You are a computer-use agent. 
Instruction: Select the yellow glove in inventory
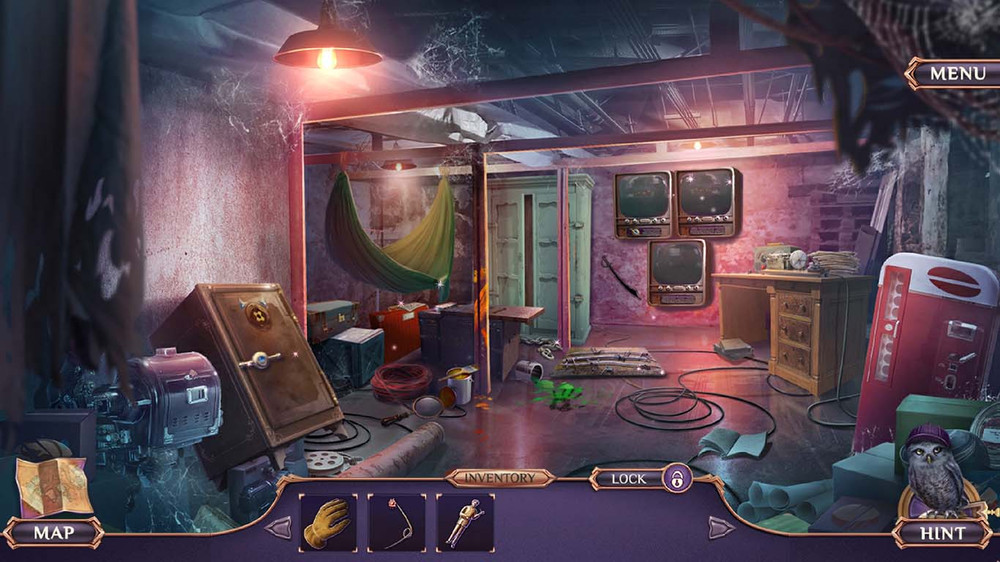pyautogui.click(x=327, y=522)
